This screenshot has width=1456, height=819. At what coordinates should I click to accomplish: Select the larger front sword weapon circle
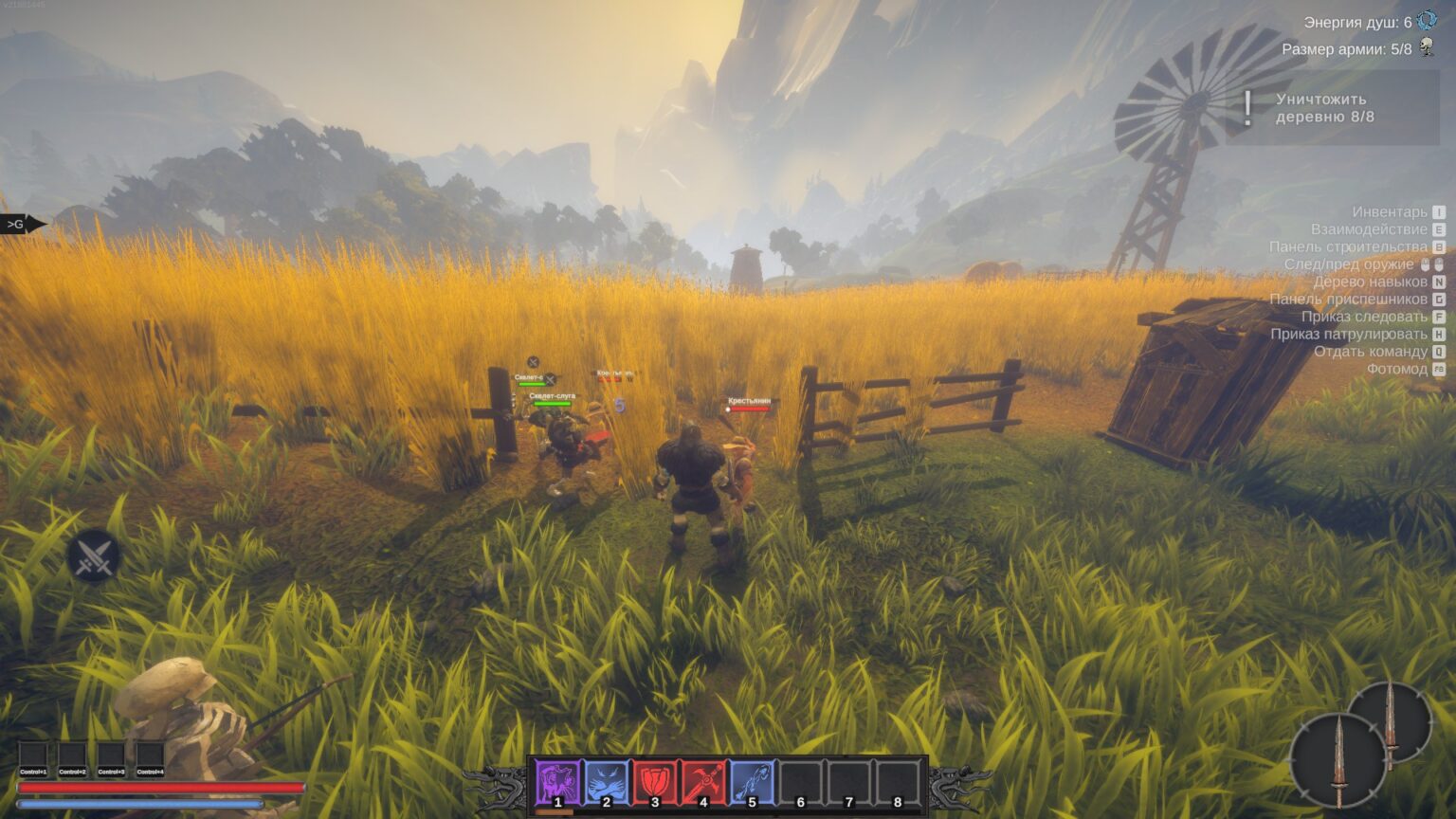tap(1338, 761)
